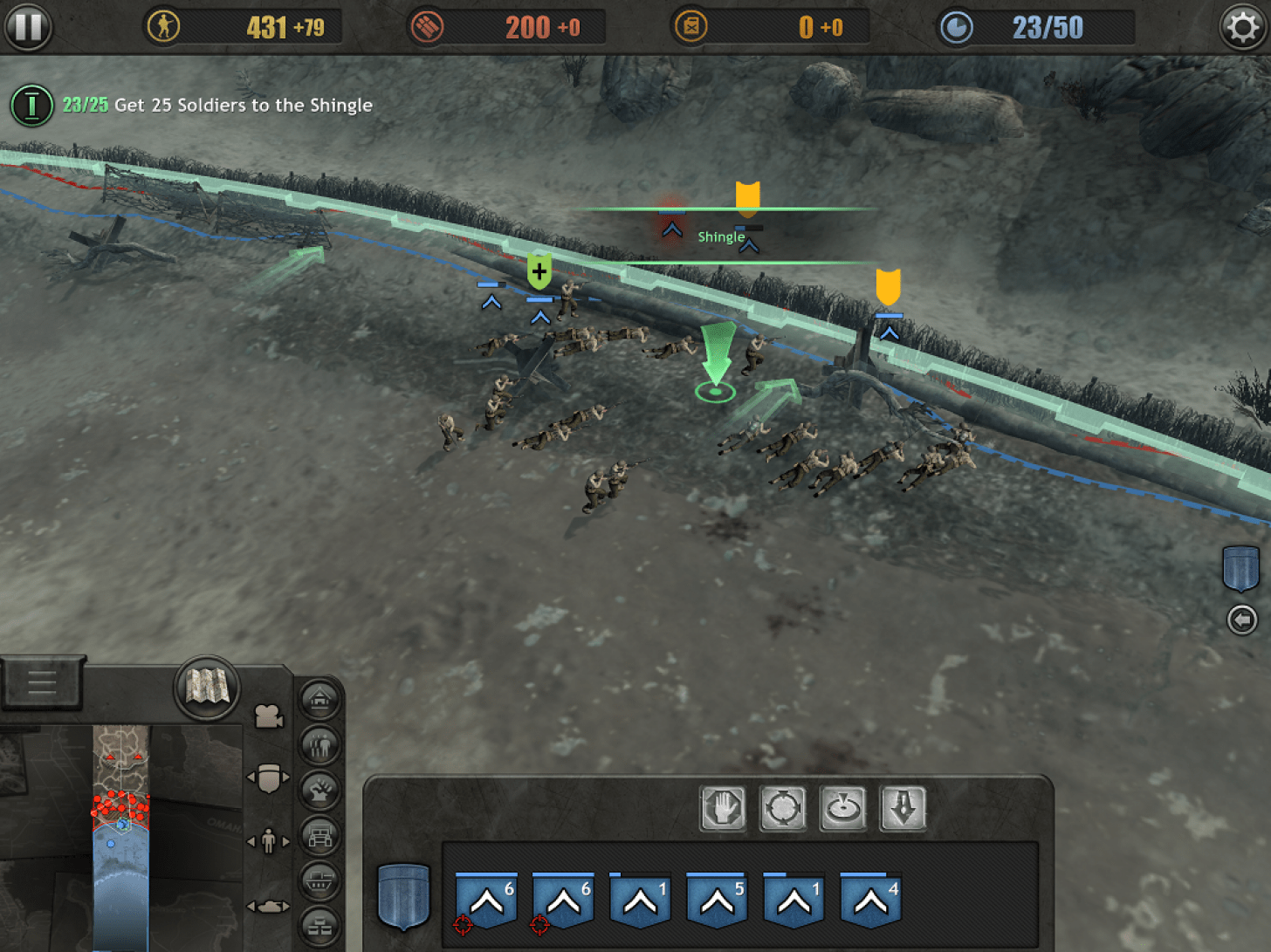Click the blue shield button beside squad list
This screenshot has width=1271, height=952.
click(403, 896)
